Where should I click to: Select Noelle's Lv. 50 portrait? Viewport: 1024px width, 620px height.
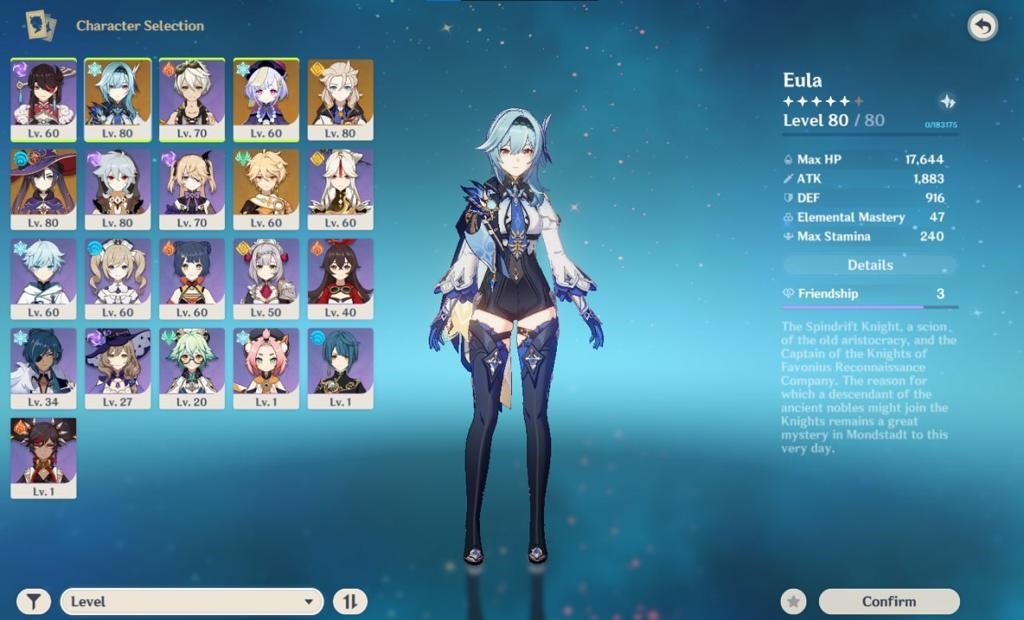coord(266,277)
